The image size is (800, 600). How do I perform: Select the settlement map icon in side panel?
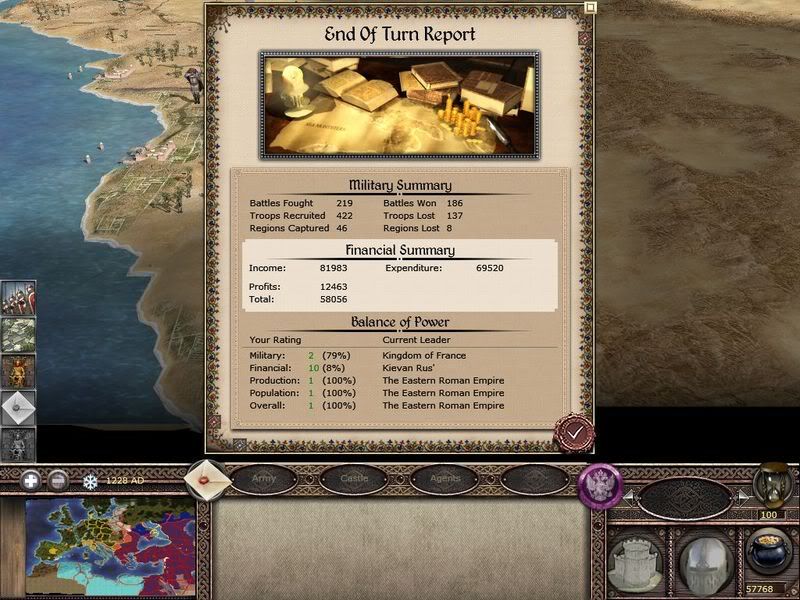point(18,334)
